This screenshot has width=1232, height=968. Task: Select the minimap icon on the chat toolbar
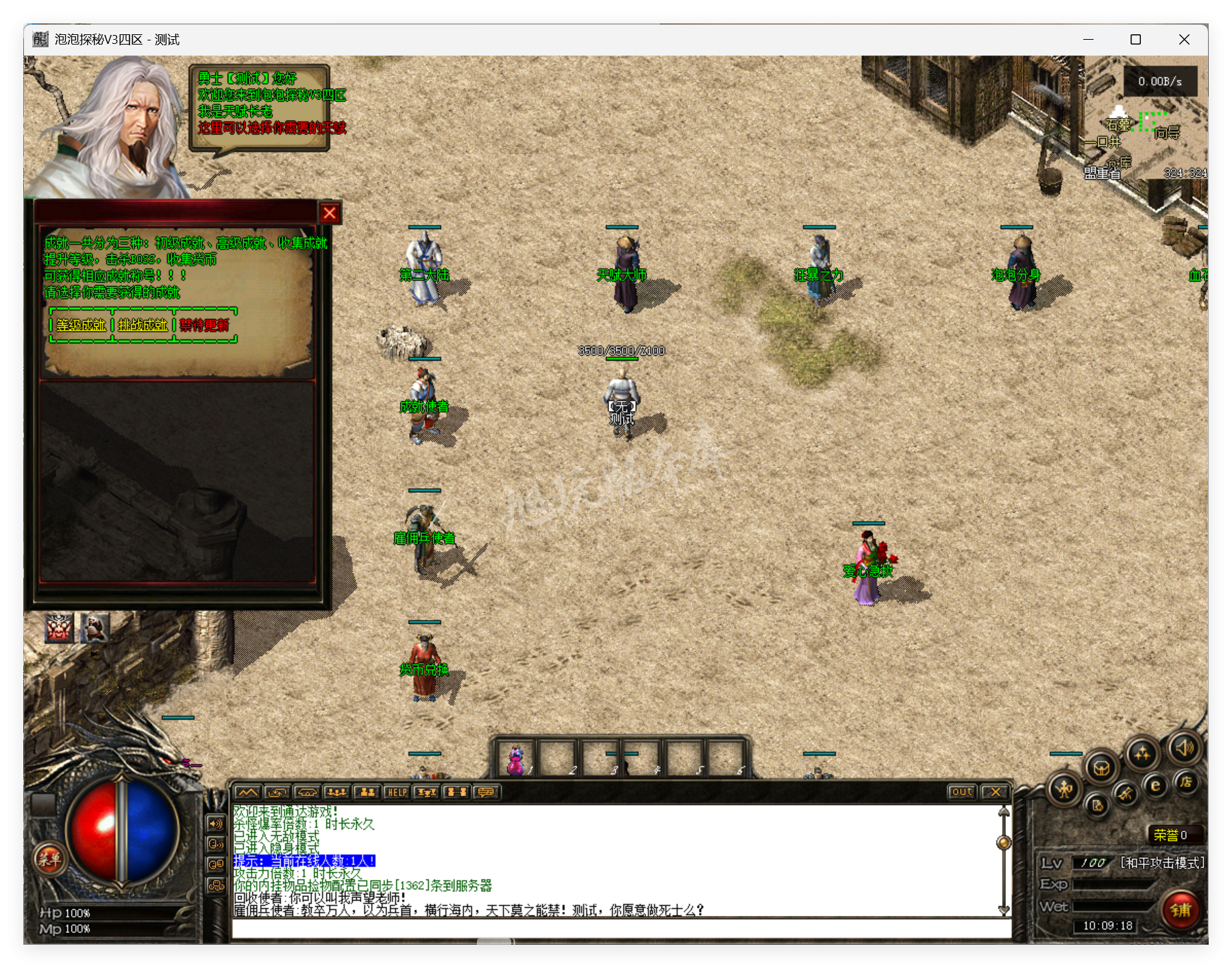[x=248, y=792]
